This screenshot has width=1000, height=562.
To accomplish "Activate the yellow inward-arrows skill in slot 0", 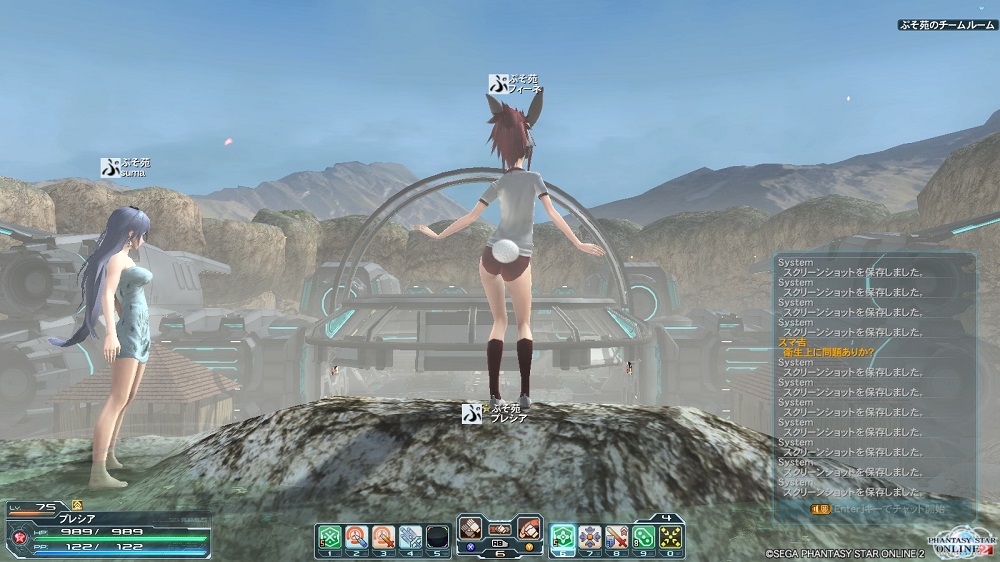I will coord(670,538).
